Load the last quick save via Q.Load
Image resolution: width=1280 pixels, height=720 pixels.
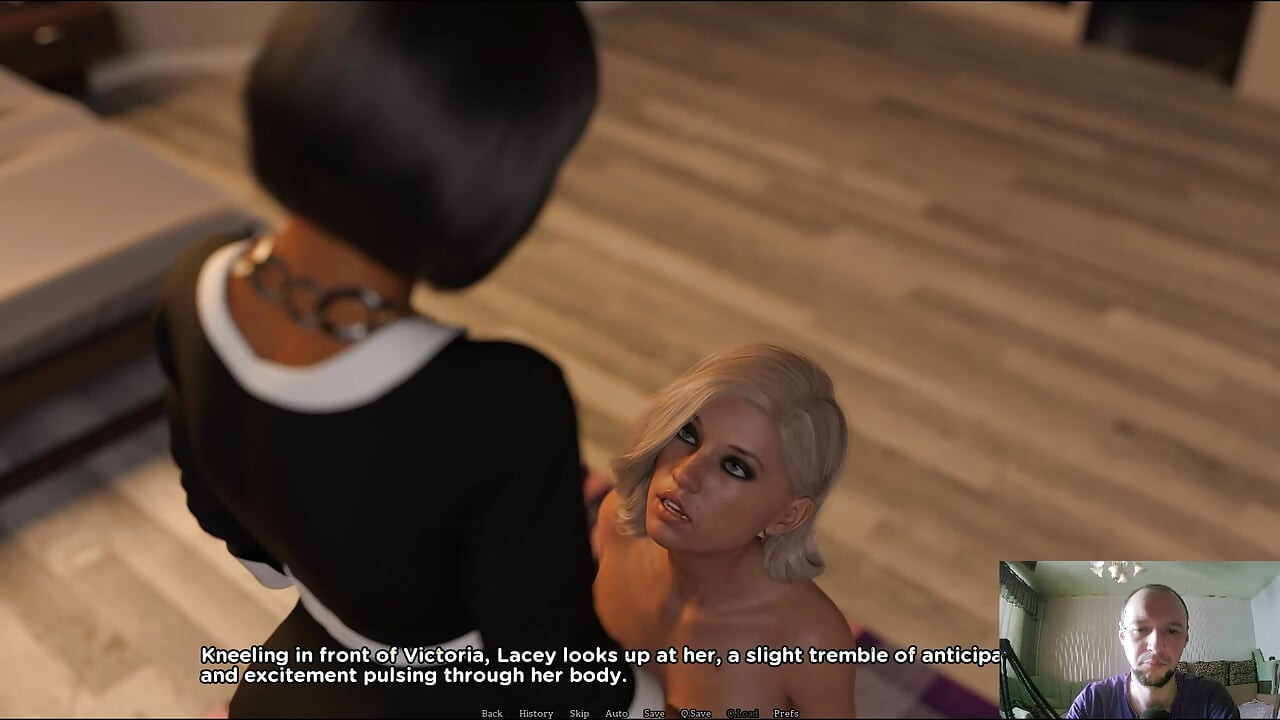[x=742, y=713]
